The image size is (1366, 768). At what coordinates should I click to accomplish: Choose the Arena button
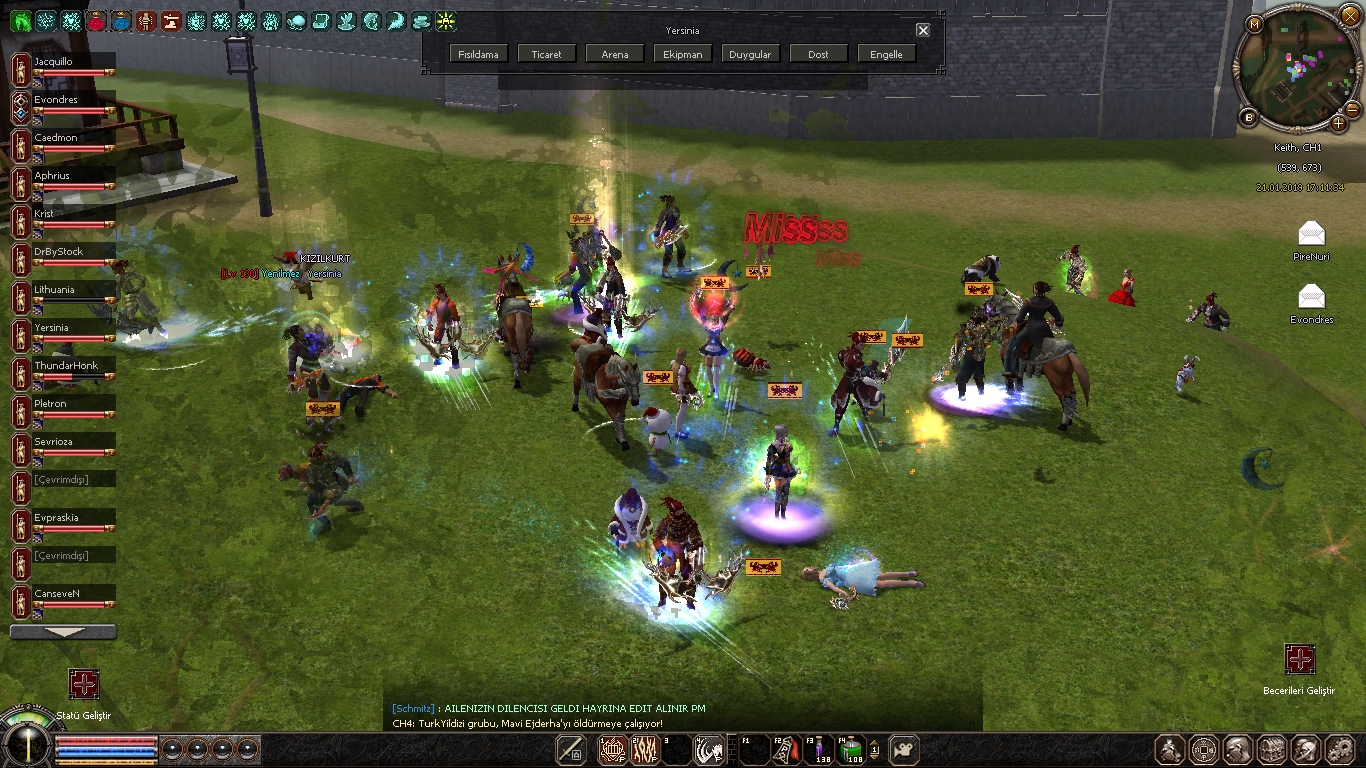pyautogui.click(x=615, y=54)
